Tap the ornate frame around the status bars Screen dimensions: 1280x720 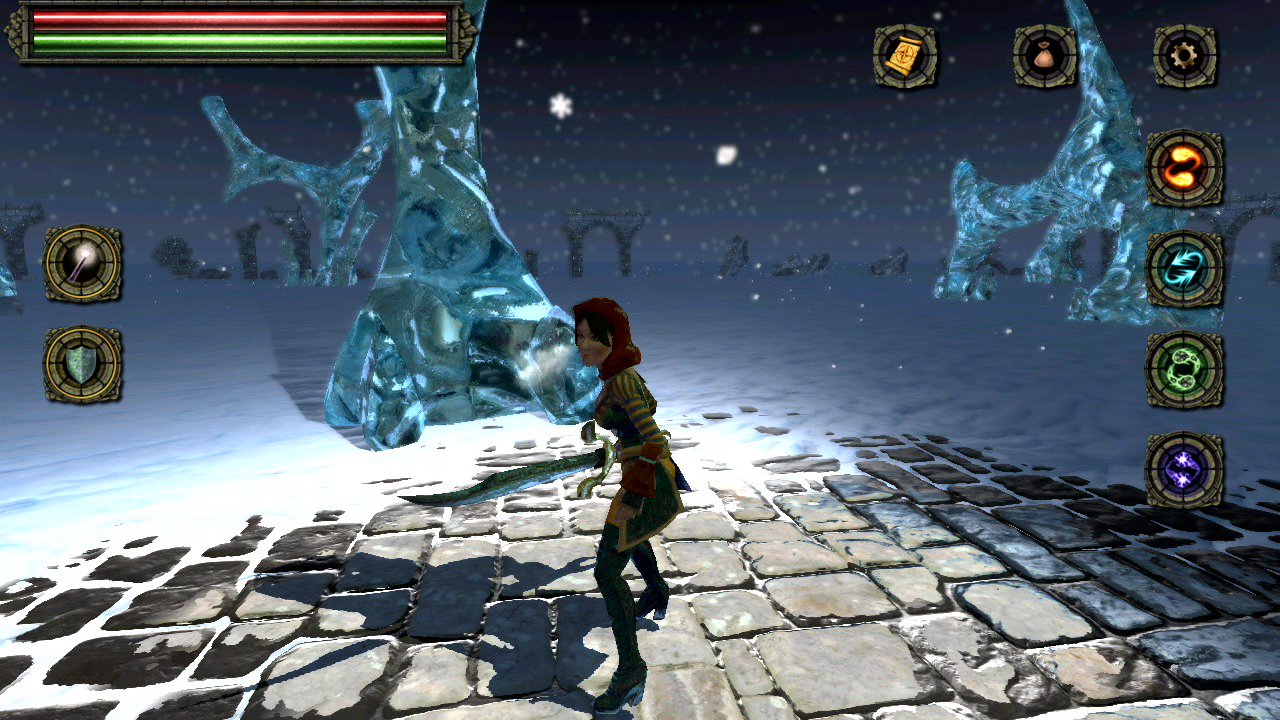(x=18, y=30)
